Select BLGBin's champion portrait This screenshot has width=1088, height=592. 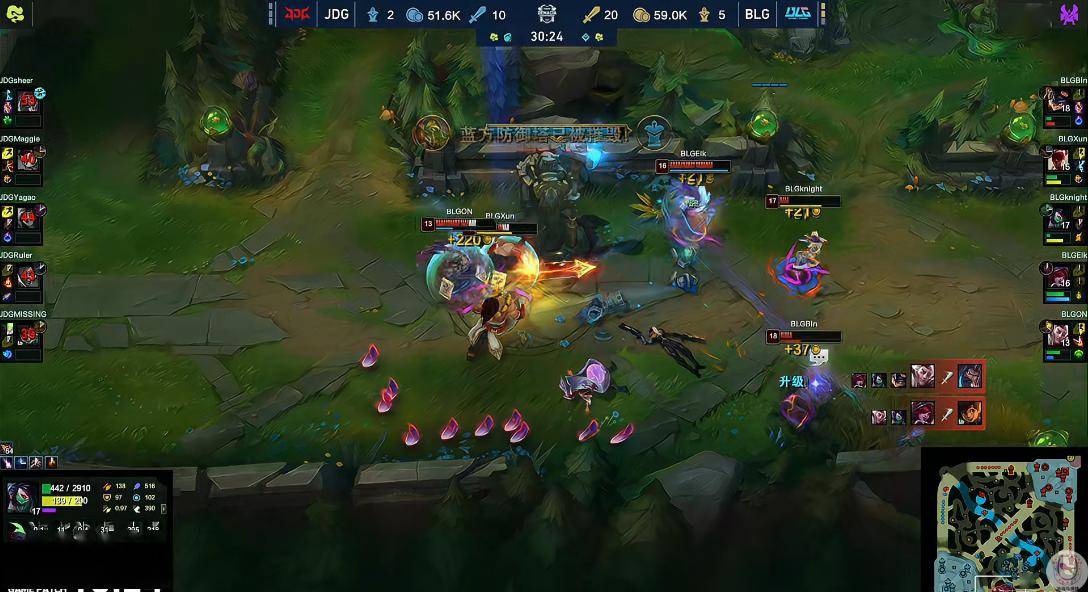1059,102
